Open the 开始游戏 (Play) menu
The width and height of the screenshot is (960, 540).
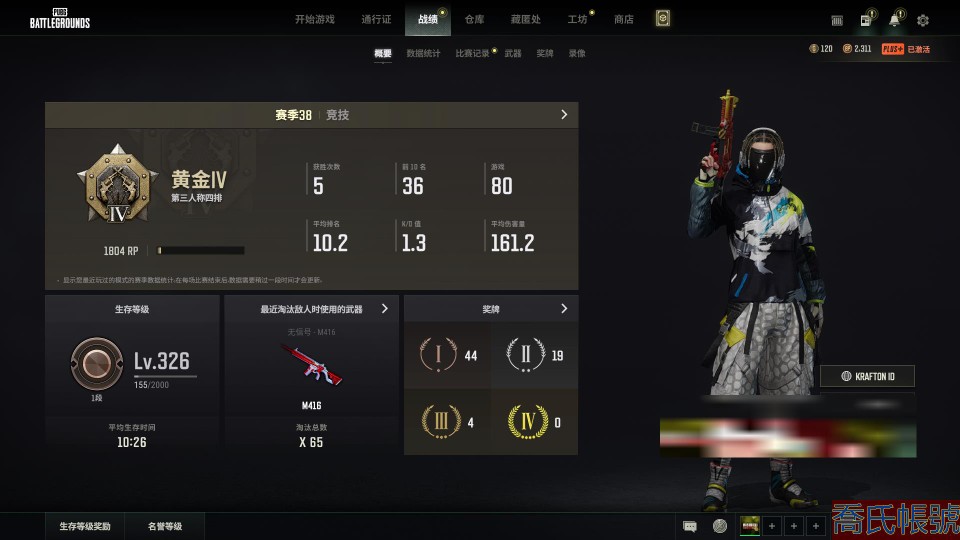click(x=314, y=19)
